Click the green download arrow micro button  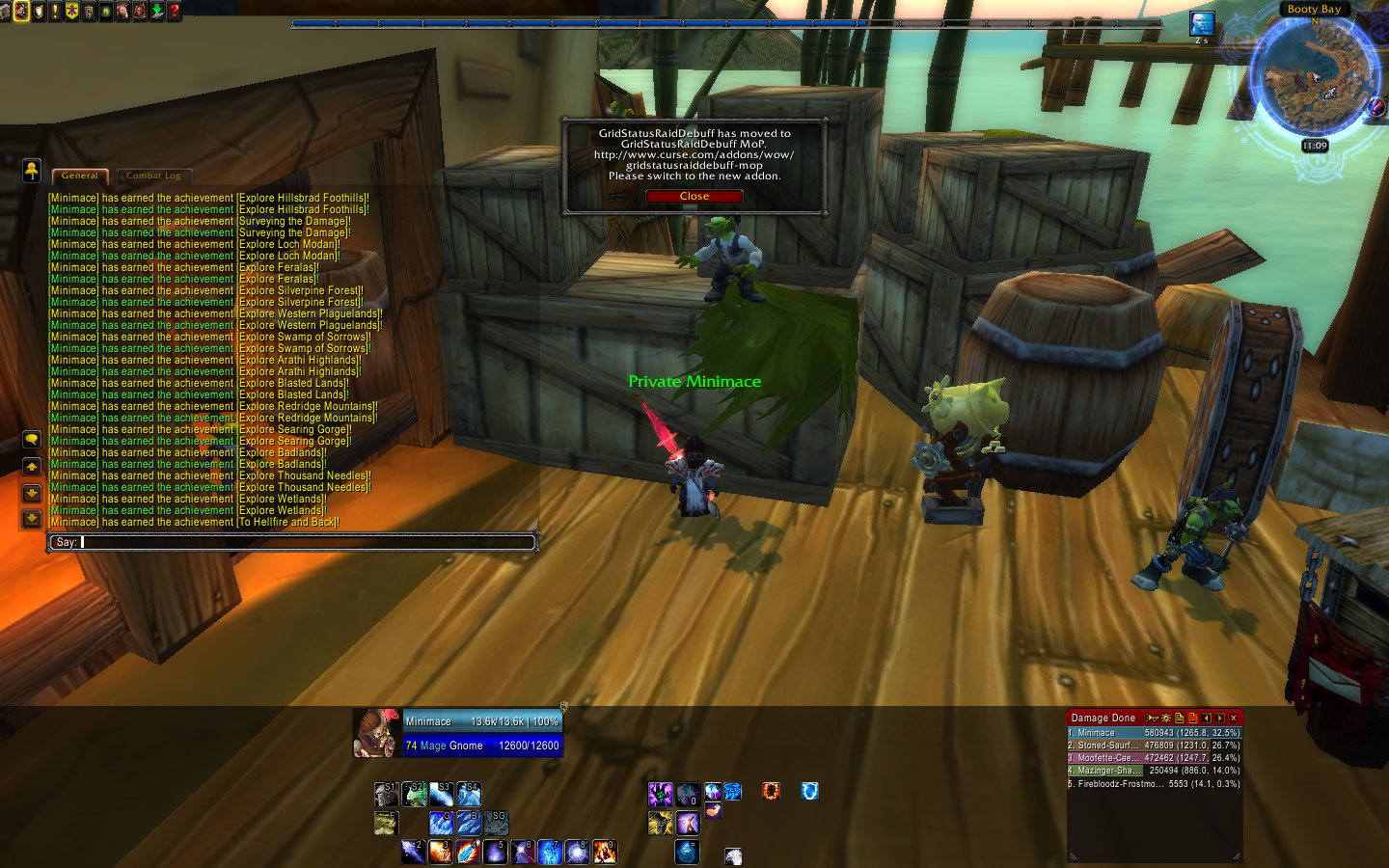156,11
